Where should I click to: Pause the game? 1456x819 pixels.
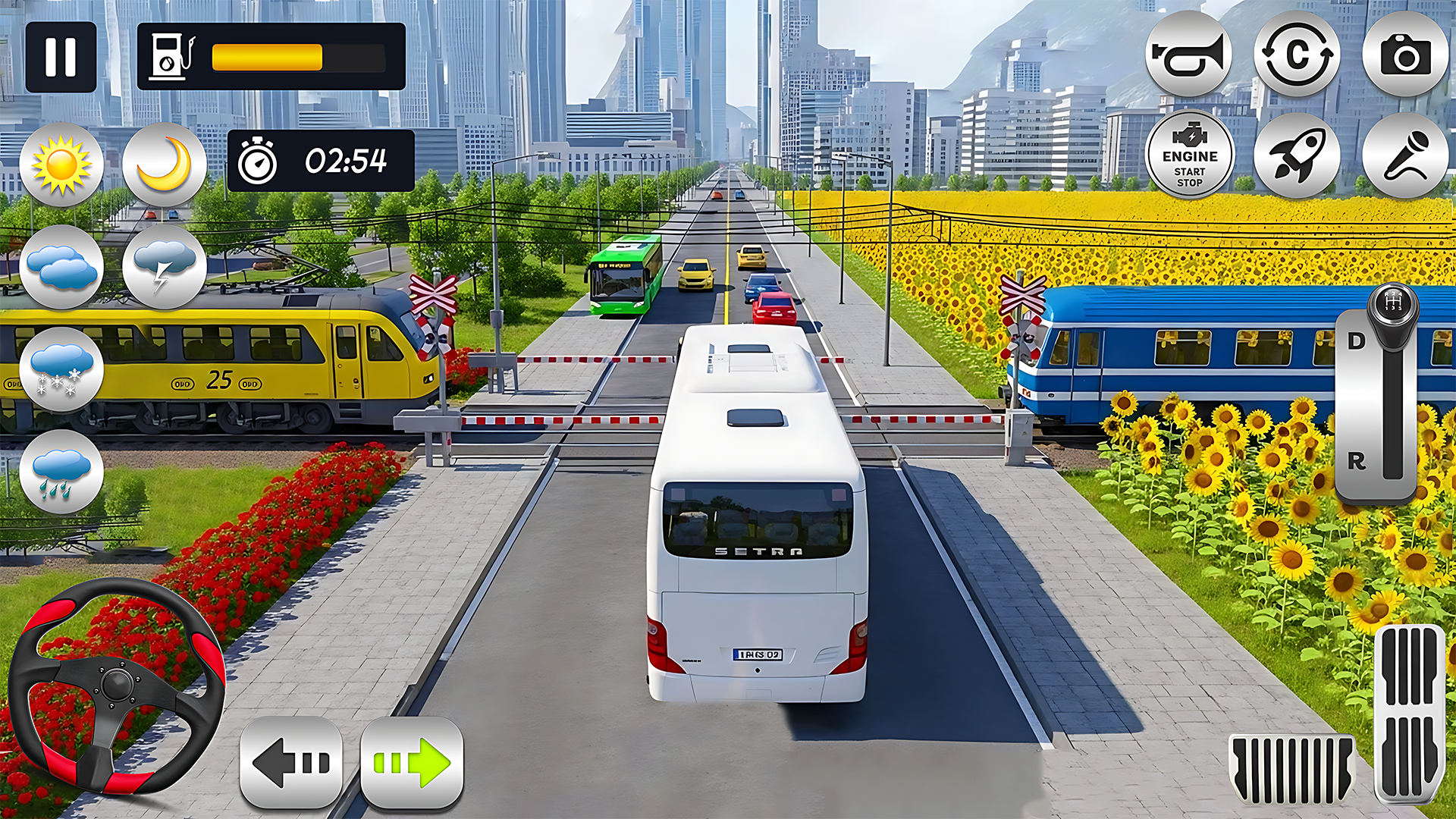click(x=61, y=57)
